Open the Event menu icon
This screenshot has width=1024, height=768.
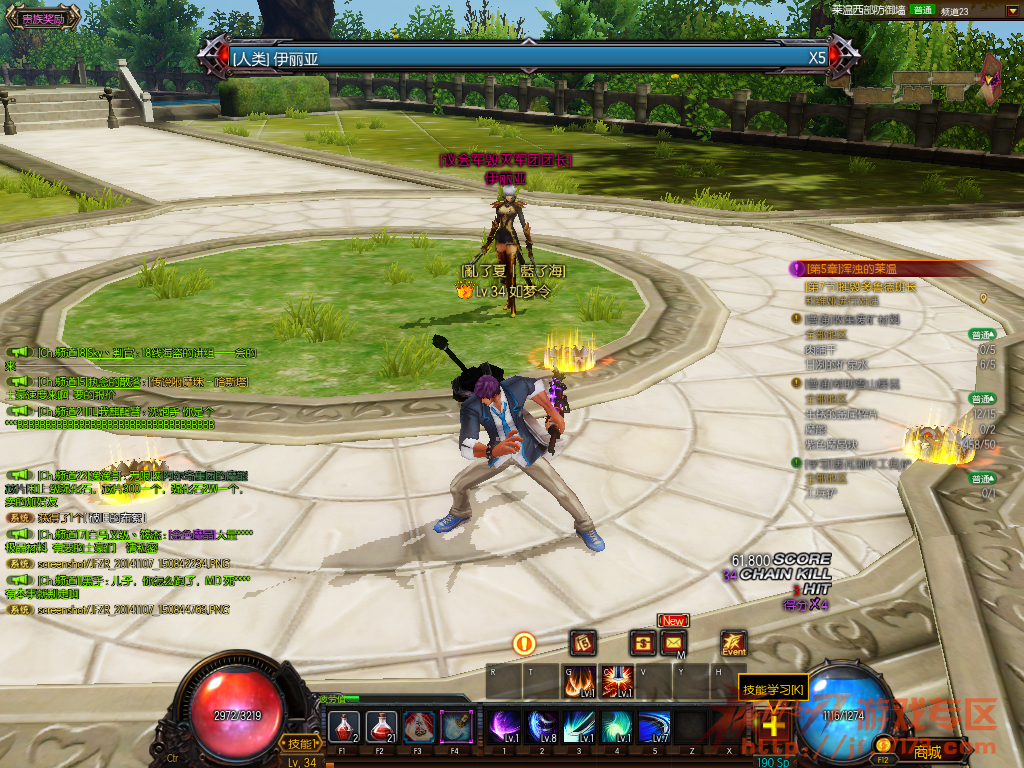click(733, 643)
